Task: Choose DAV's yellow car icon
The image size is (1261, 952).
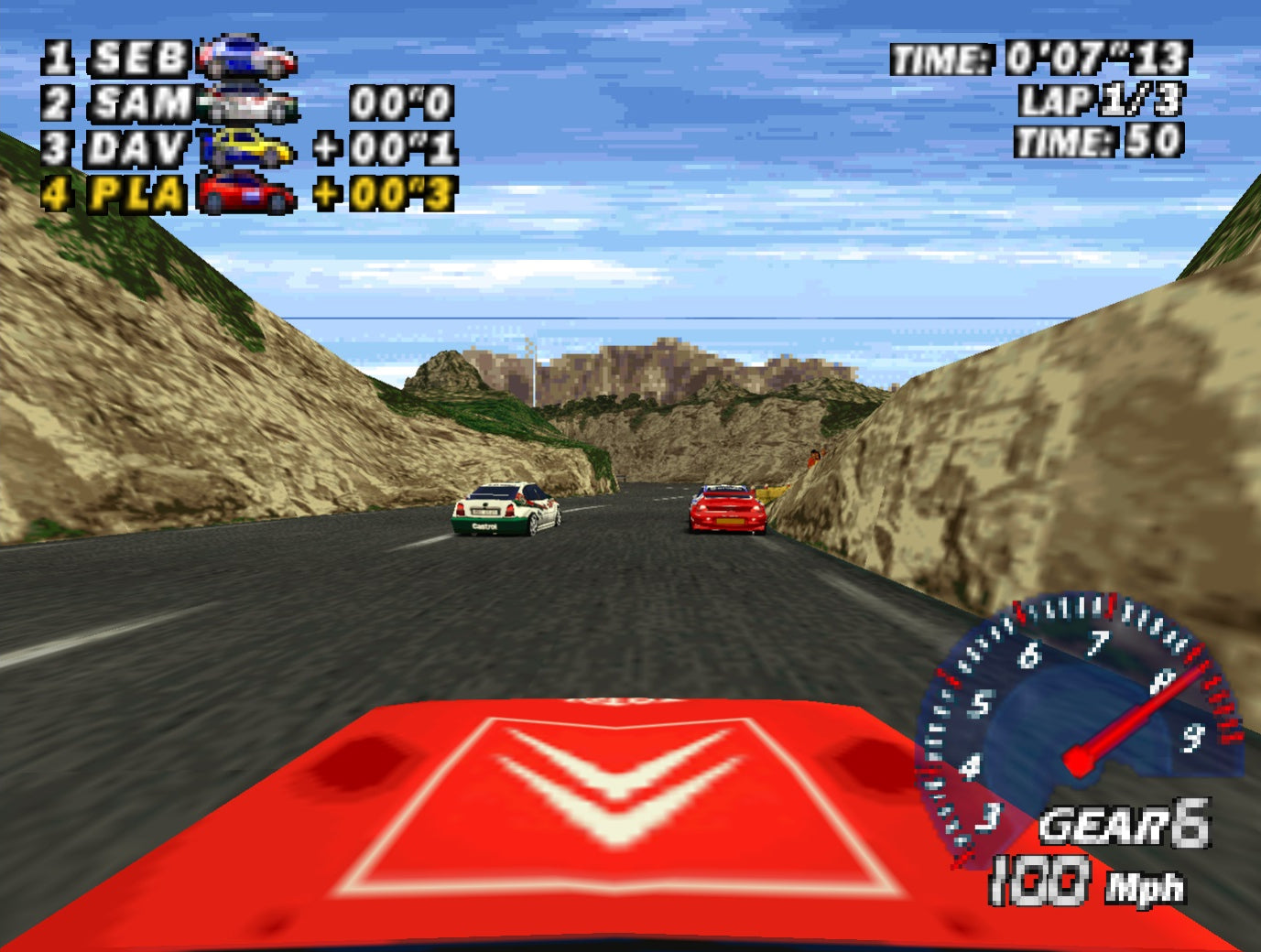Action: 249,147
